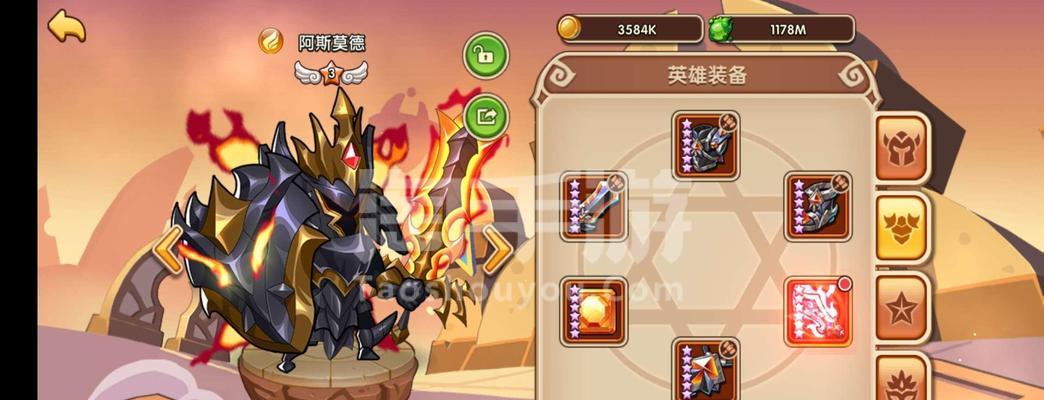Open the flame tab at the bottom
The width and height of the screenshot is (1044, 400).
click(902, 380)
